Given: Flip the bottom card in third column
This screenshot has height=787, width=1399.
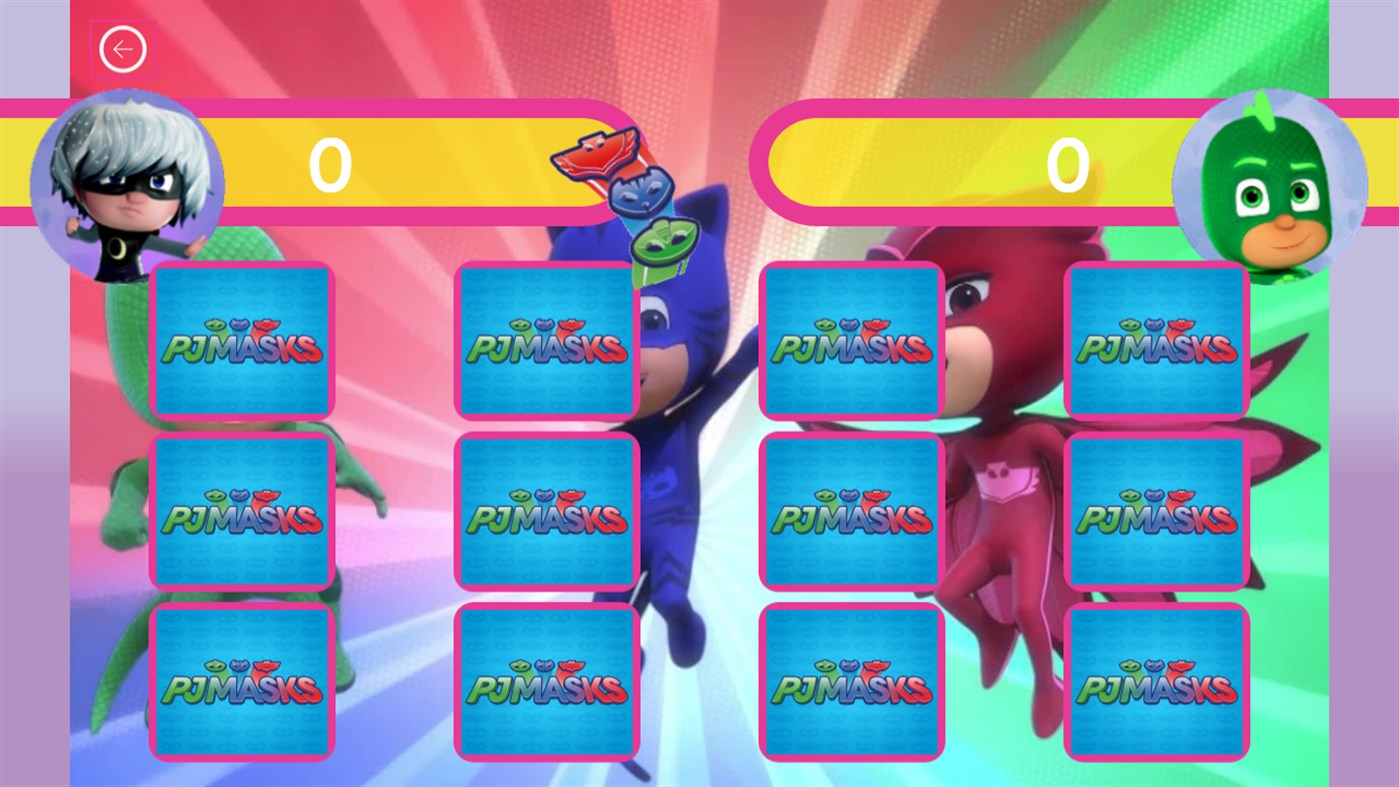Looking at the screenshot, I should pyautogui.click(x=851, y=683).
